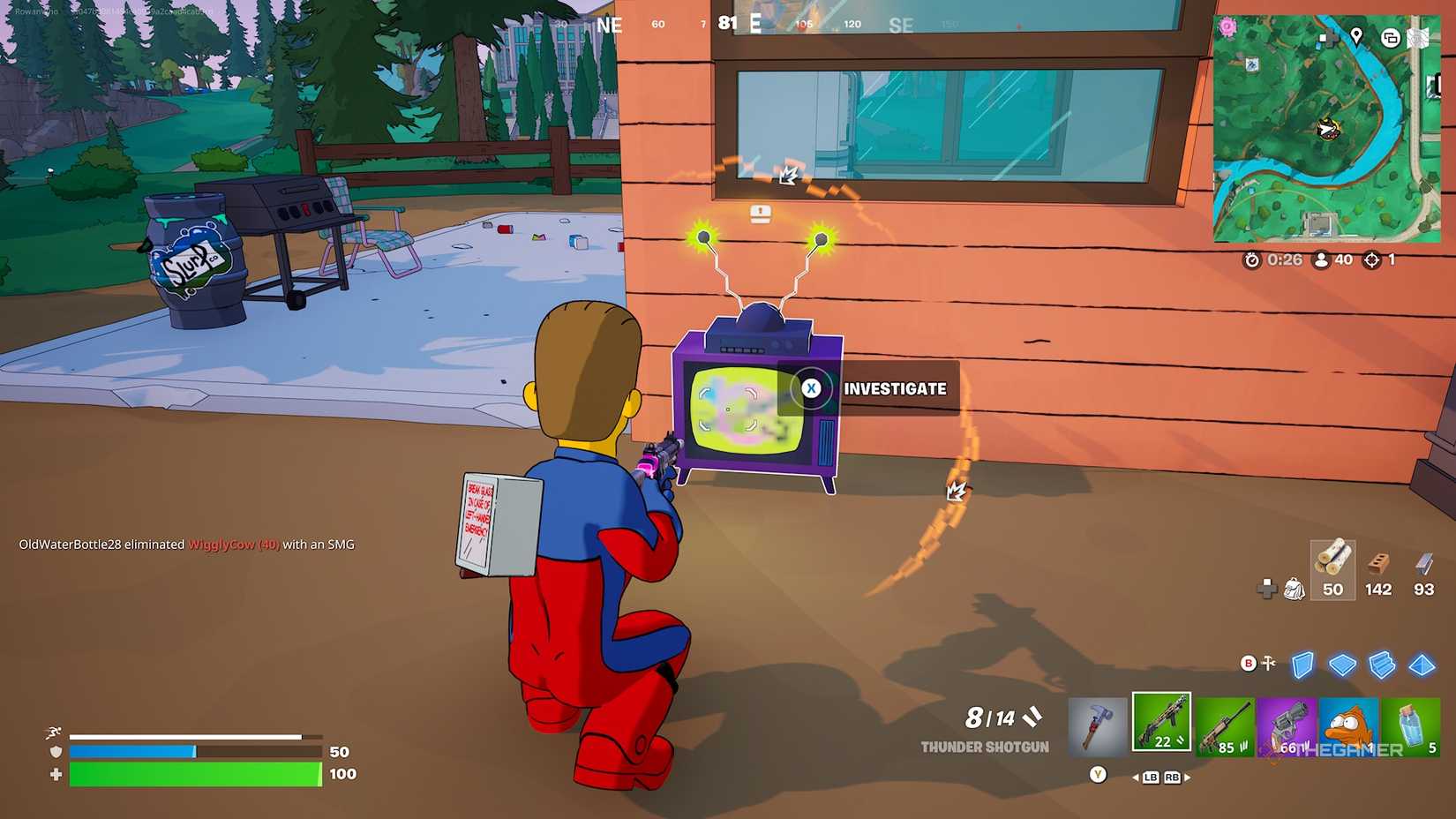The width and height of the screenshot is (1456, 819).
Task: Select the revolver hotbar slot
Action: 1287,722
